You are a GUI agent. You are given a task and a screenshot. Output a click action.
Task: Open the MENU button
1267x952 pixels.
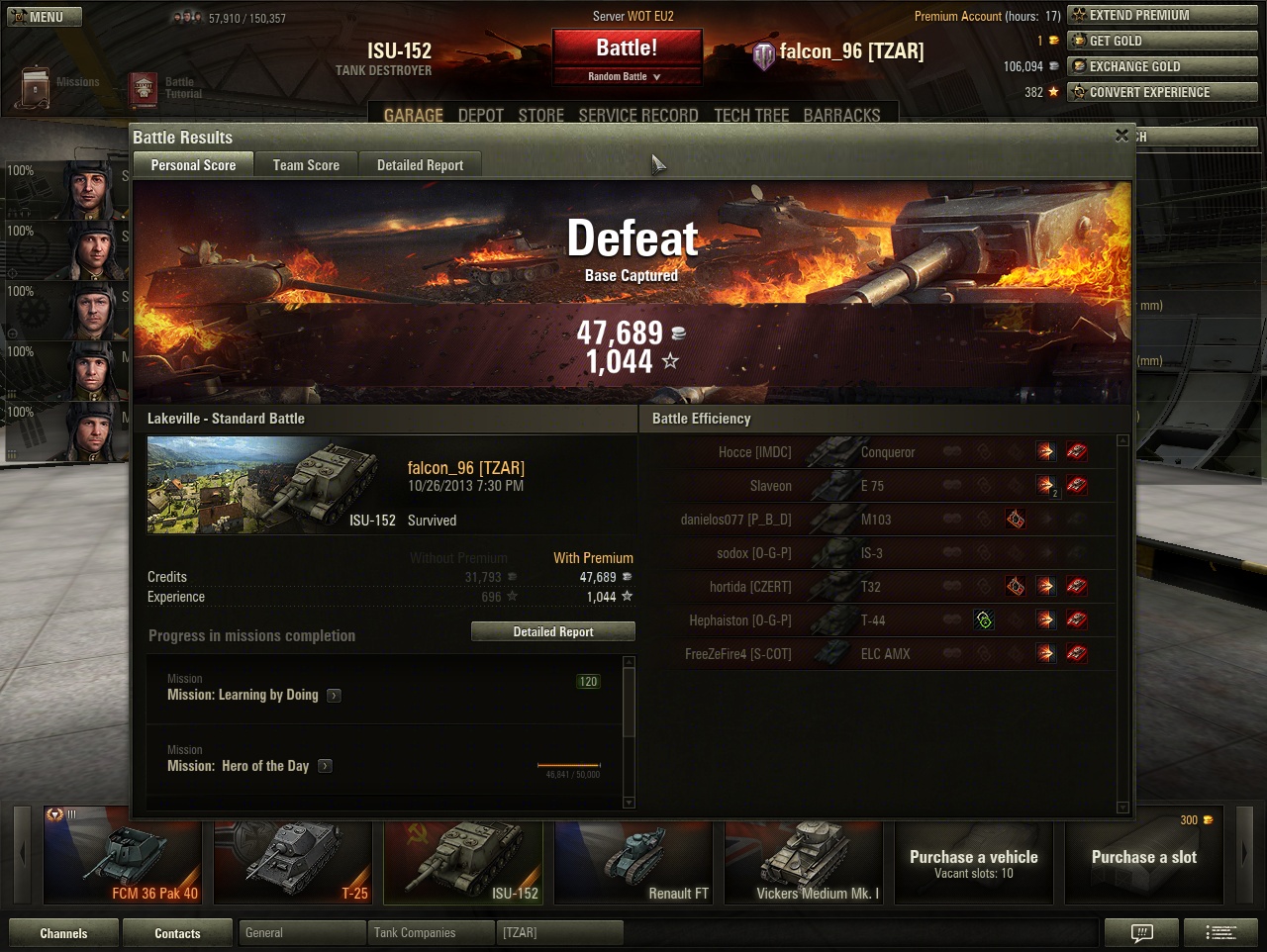click(45, 17)
